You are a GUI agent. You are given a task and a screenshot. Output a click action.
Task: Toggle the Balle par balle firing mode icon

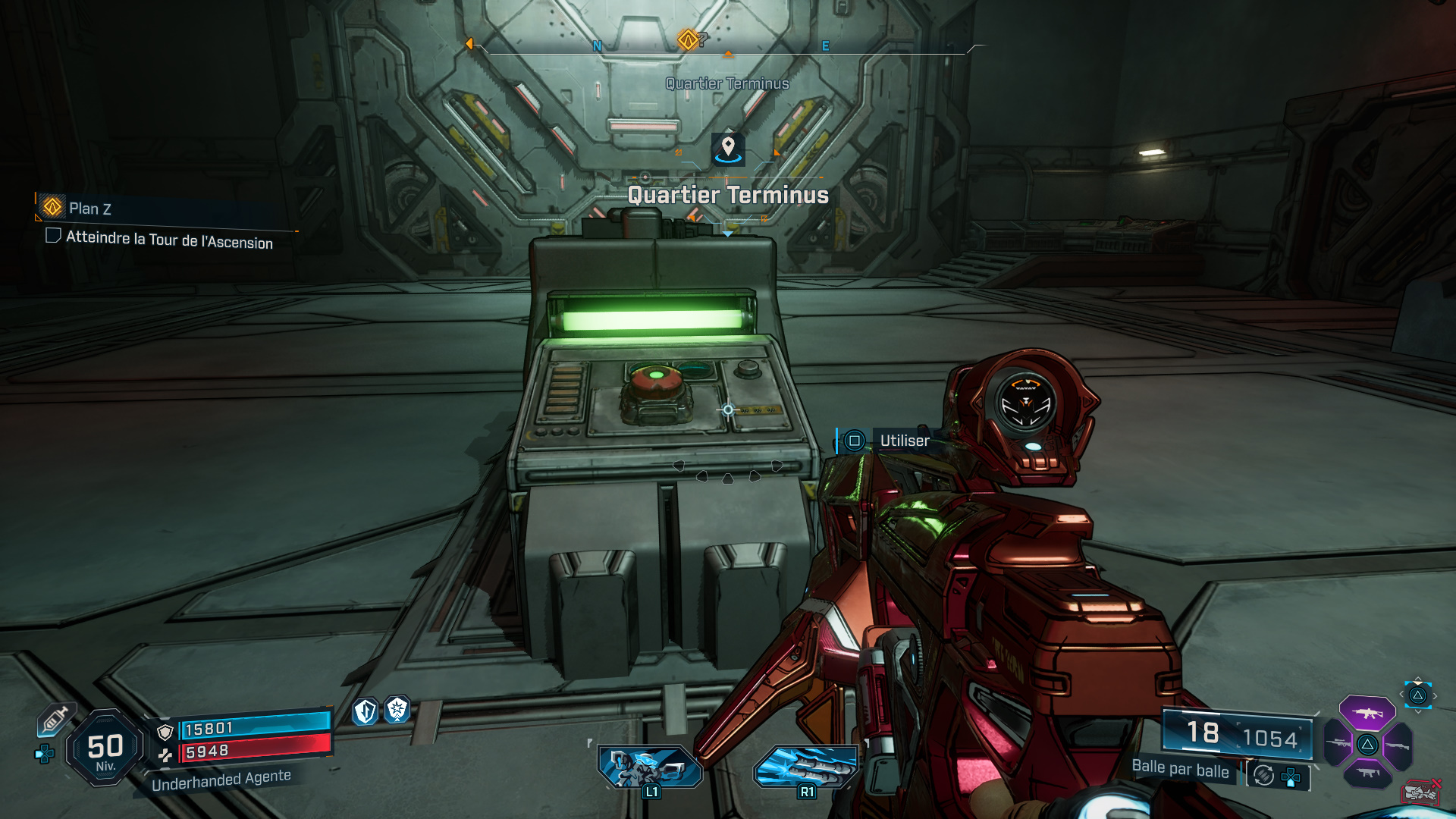pyautogui.click(x=1263, y=775)
